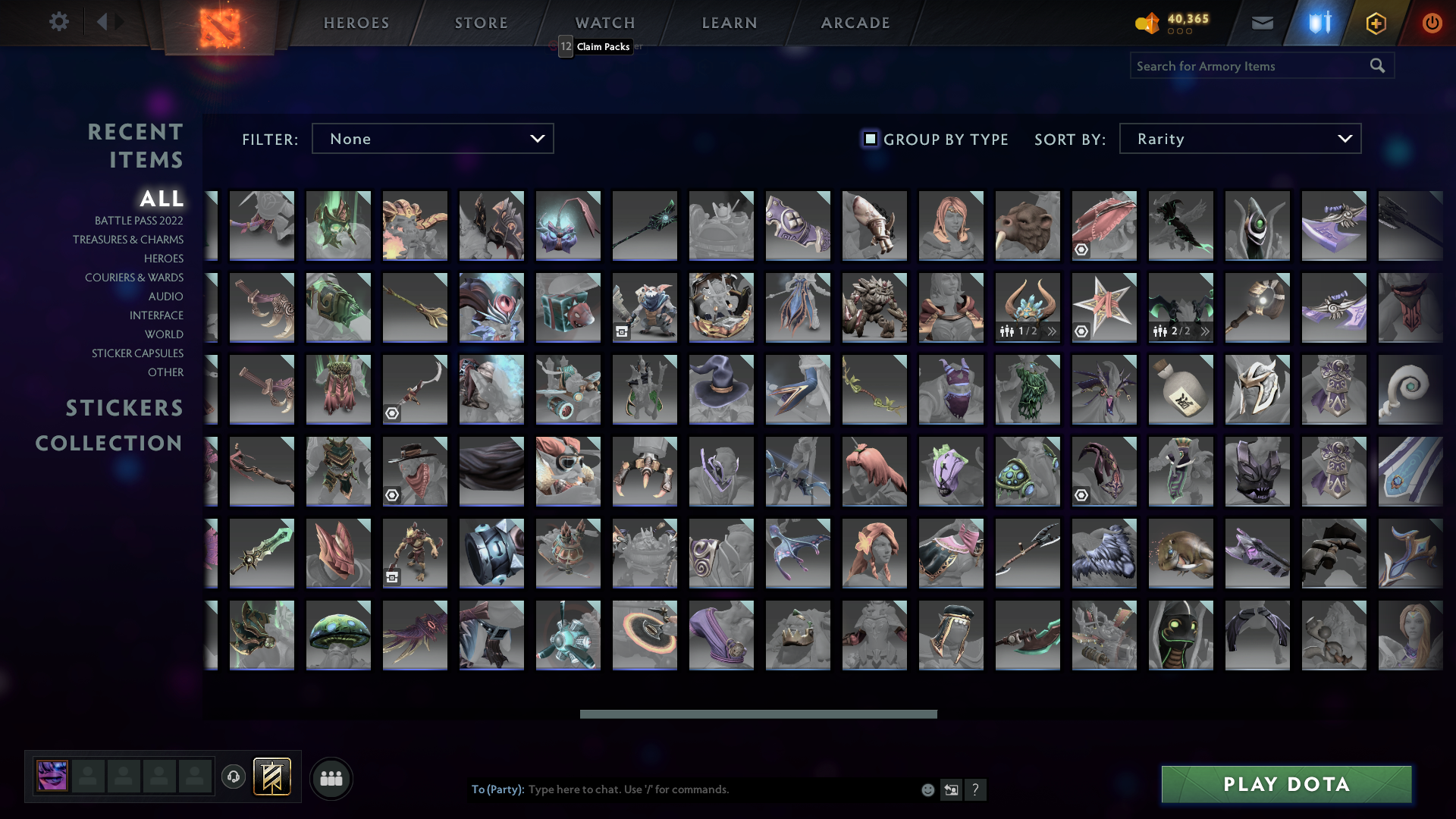Toggle the GROUP BY TYPE checkbox
1456x819 pixels.
pos(869,139)
